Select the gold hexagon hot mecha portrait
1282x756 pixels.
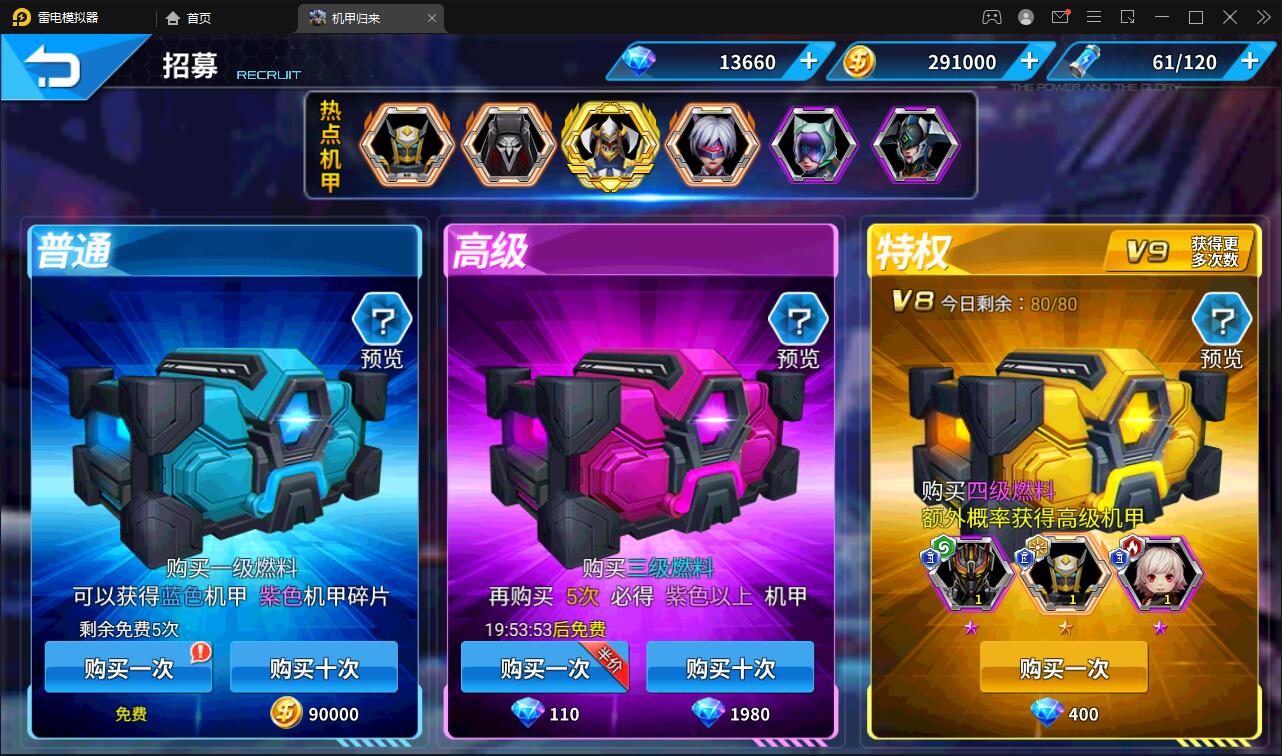610,144
